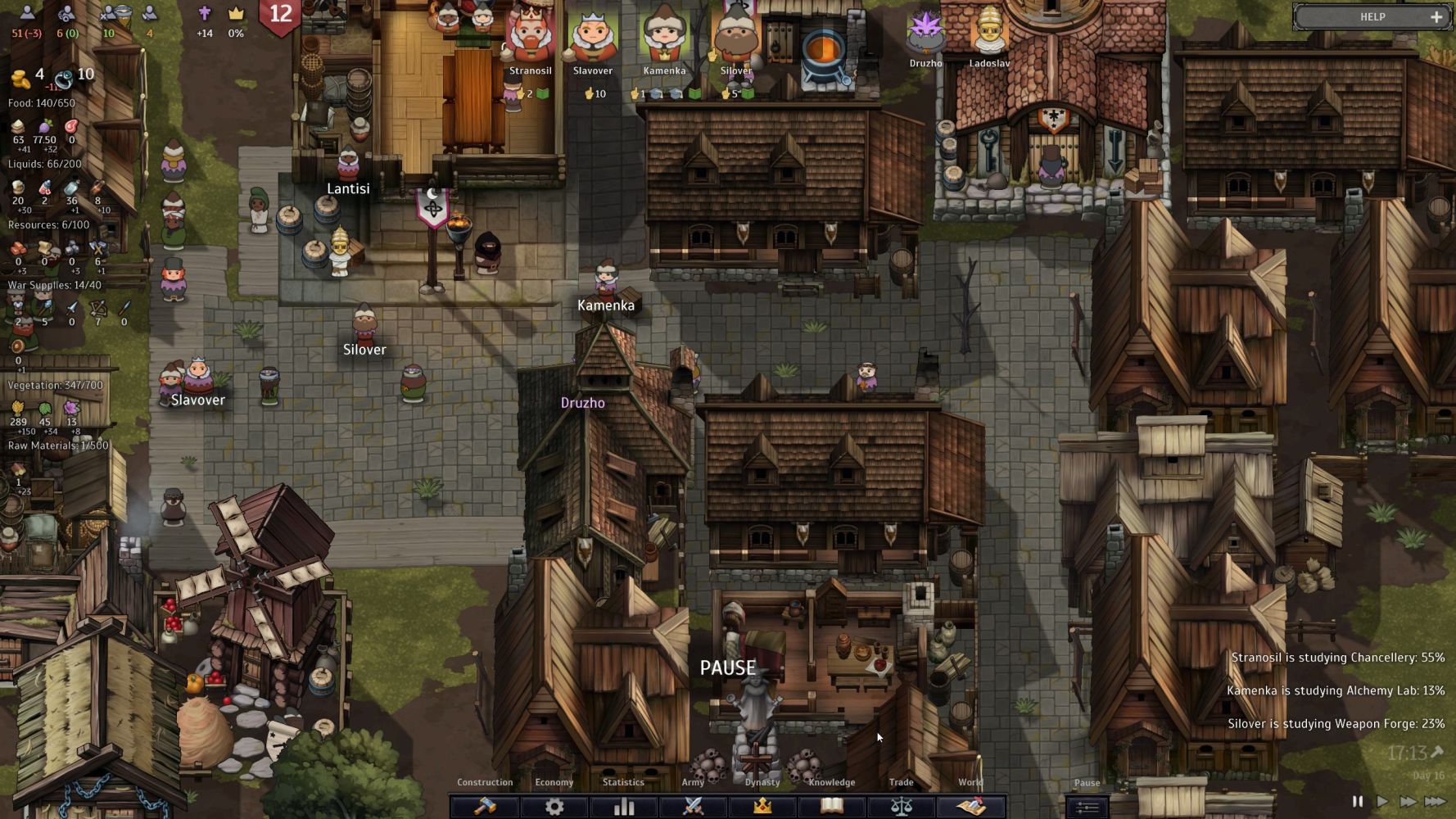The width and height of the screenshot is (1456, 819).
Task: Select Slavover's portrait
Action: [593, 35]
